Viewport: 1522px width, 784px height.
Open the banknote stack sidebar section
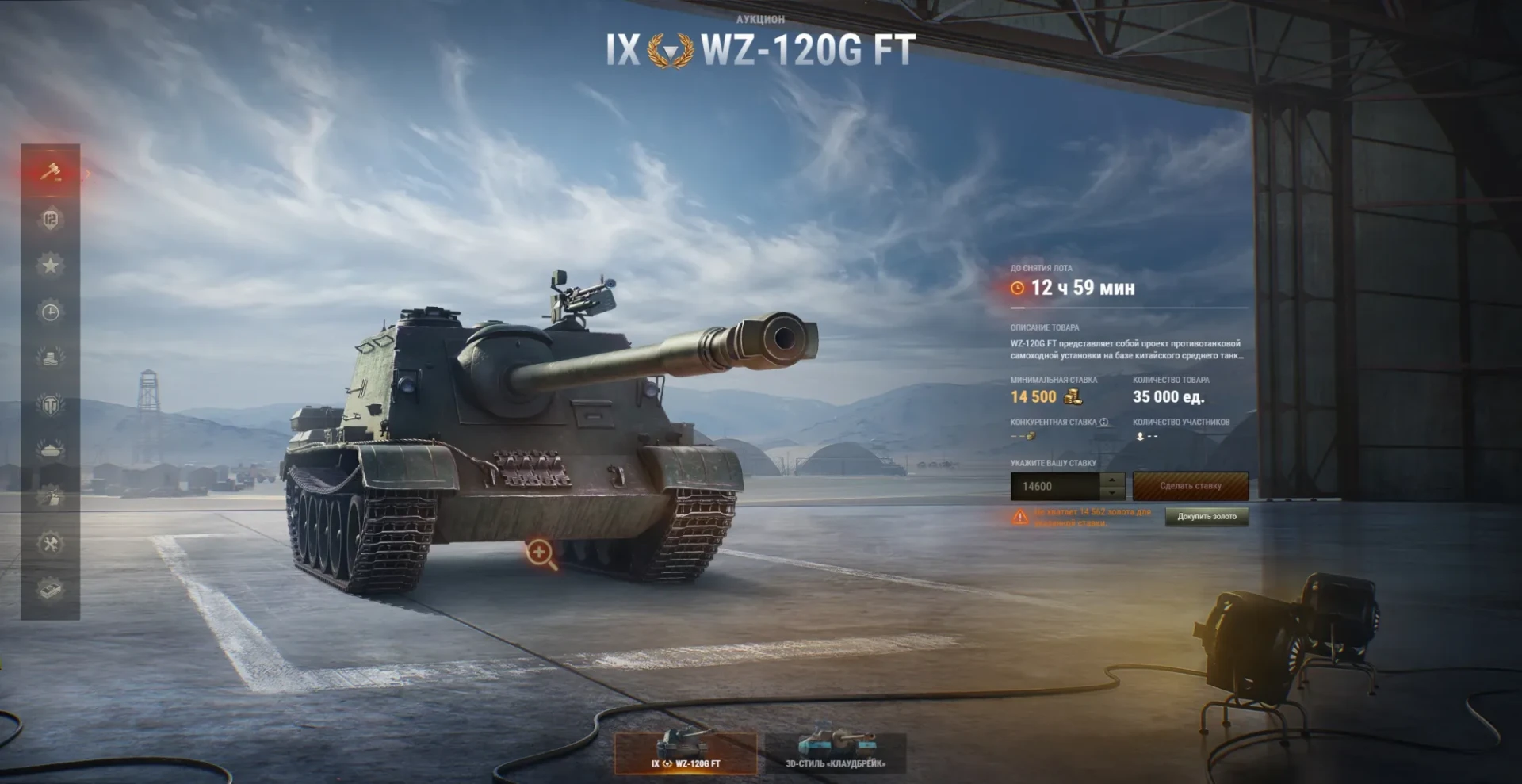tap(50, 589)
